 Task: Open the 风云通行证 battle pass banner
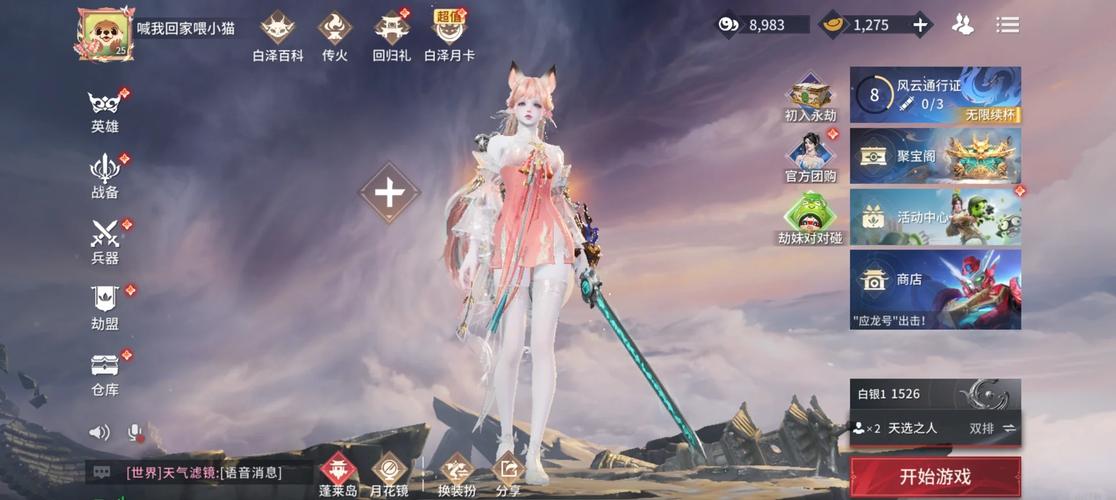[935, 95]
